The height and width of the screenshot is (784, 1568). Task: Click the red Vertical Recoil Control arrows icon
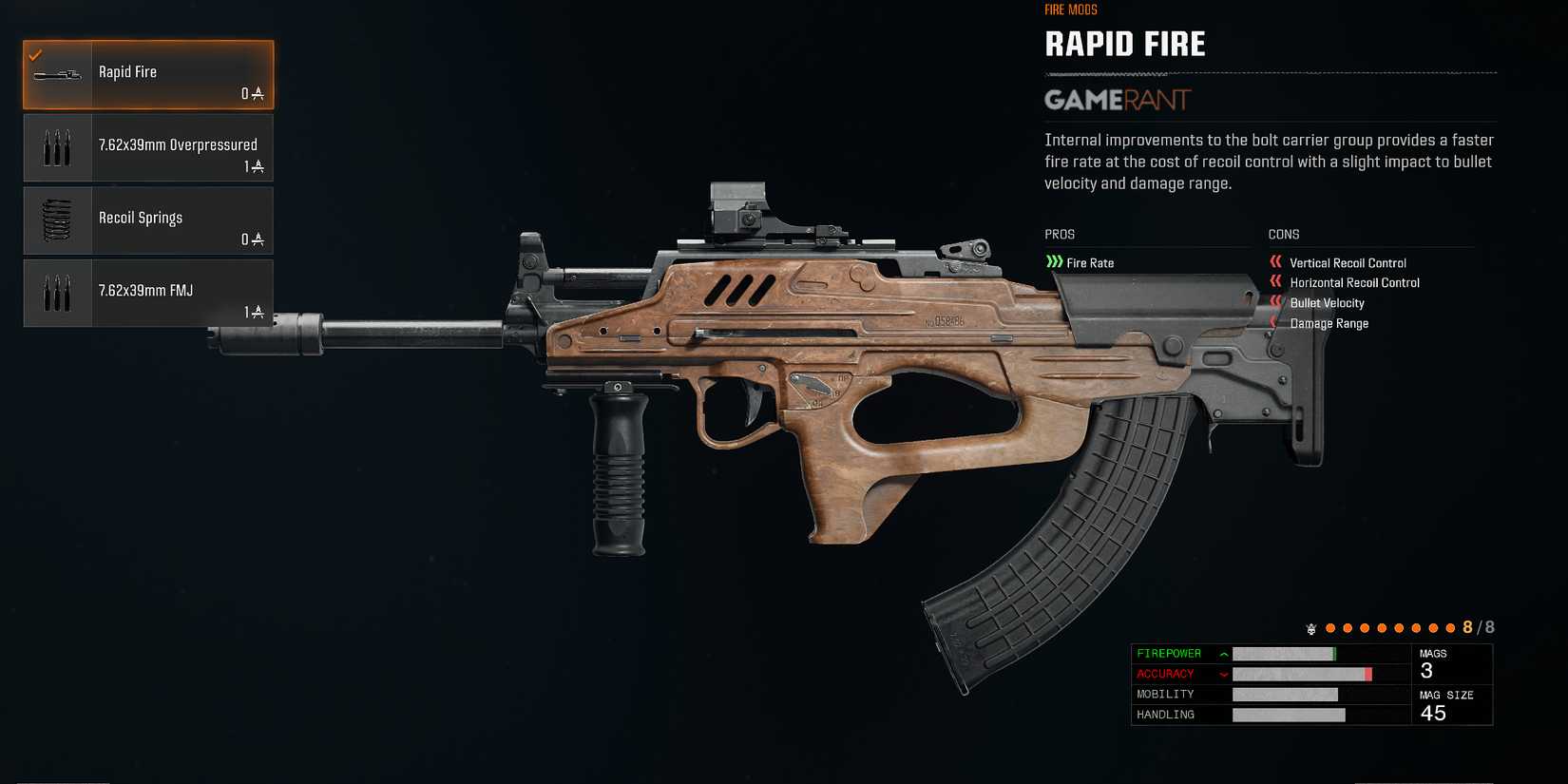pos(1274,262)
